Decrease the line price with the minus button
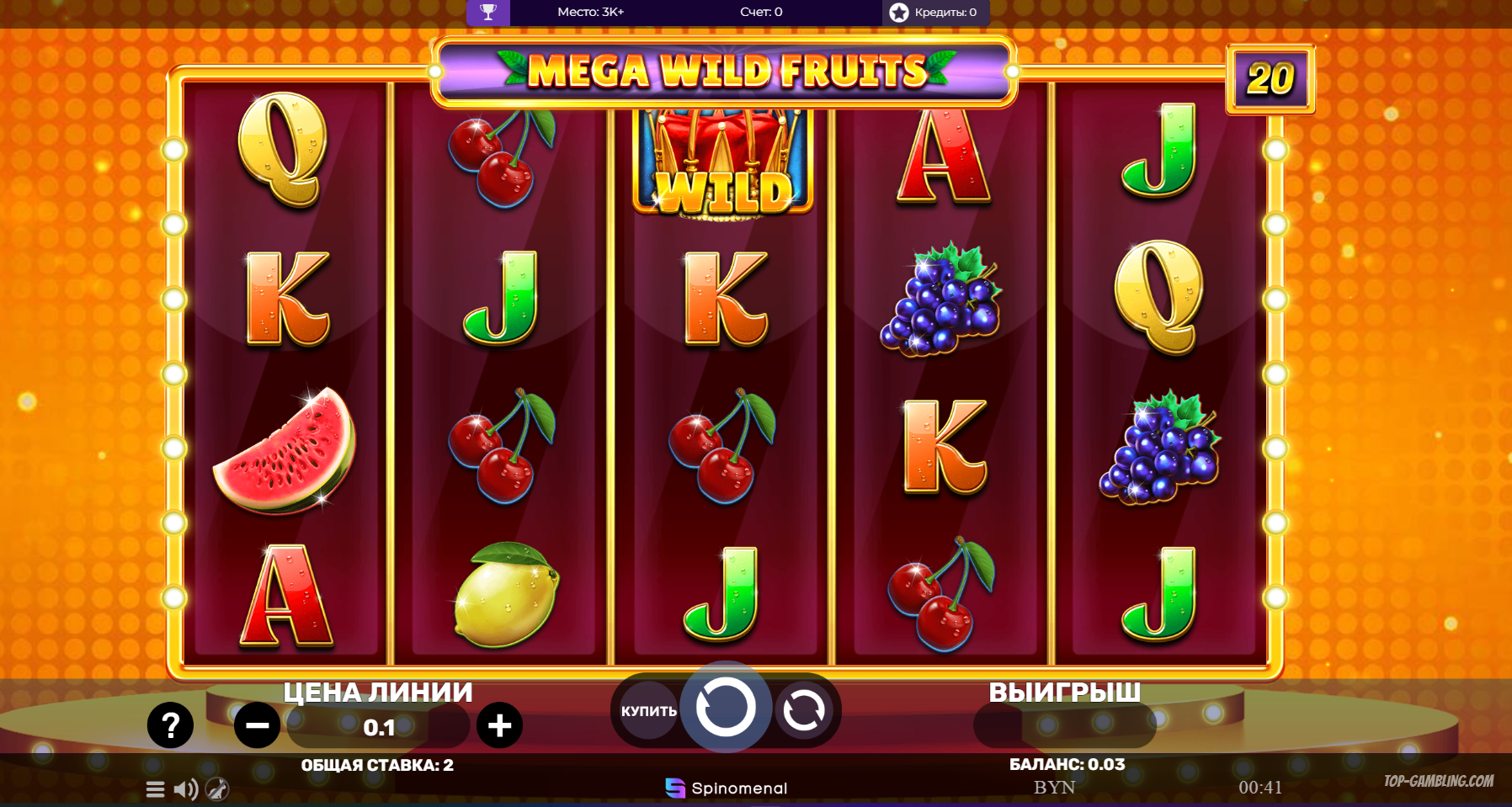1512x807 pixels. point(257,725)
